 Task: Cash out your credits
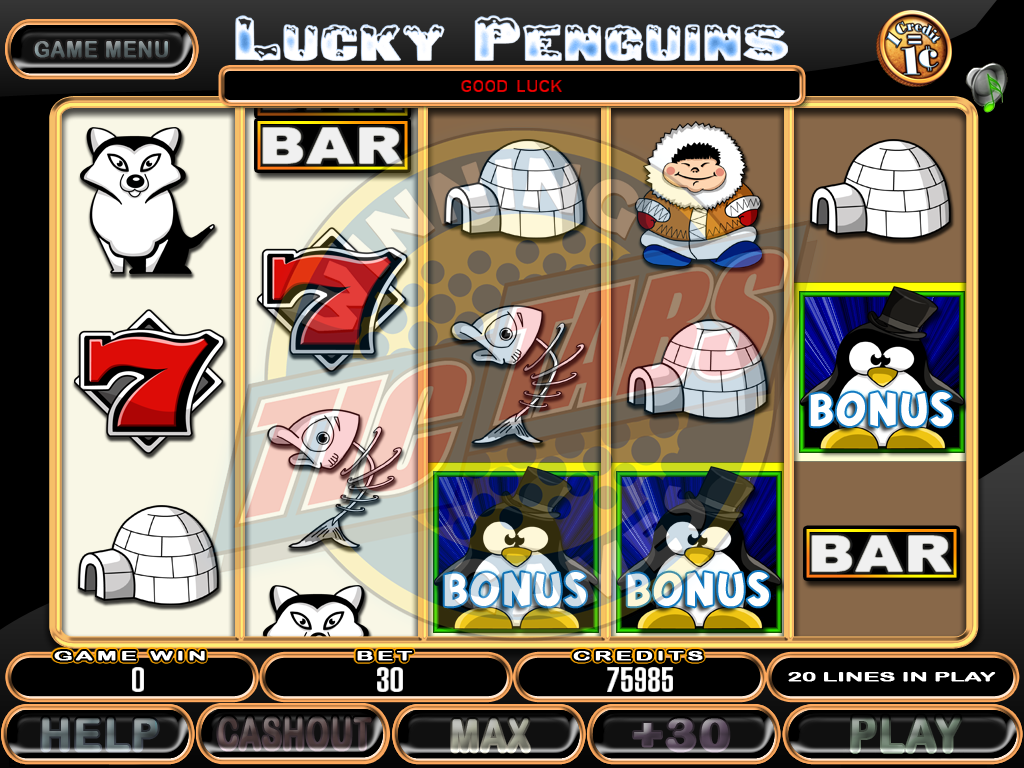pos(293,735)
